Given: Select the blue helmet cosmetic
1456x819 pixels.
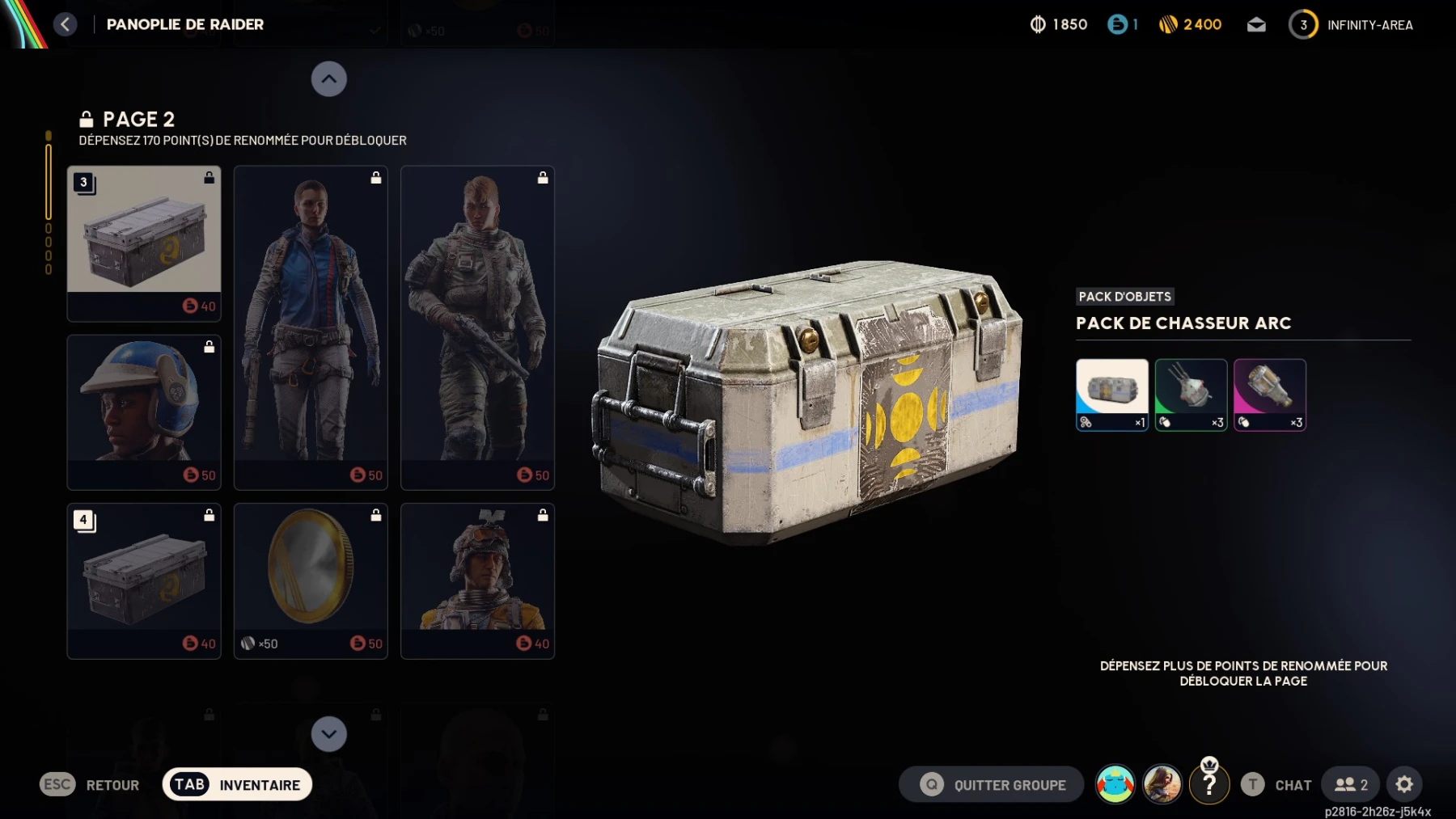Looking at the screenshot, I should [x=144, y=412].
